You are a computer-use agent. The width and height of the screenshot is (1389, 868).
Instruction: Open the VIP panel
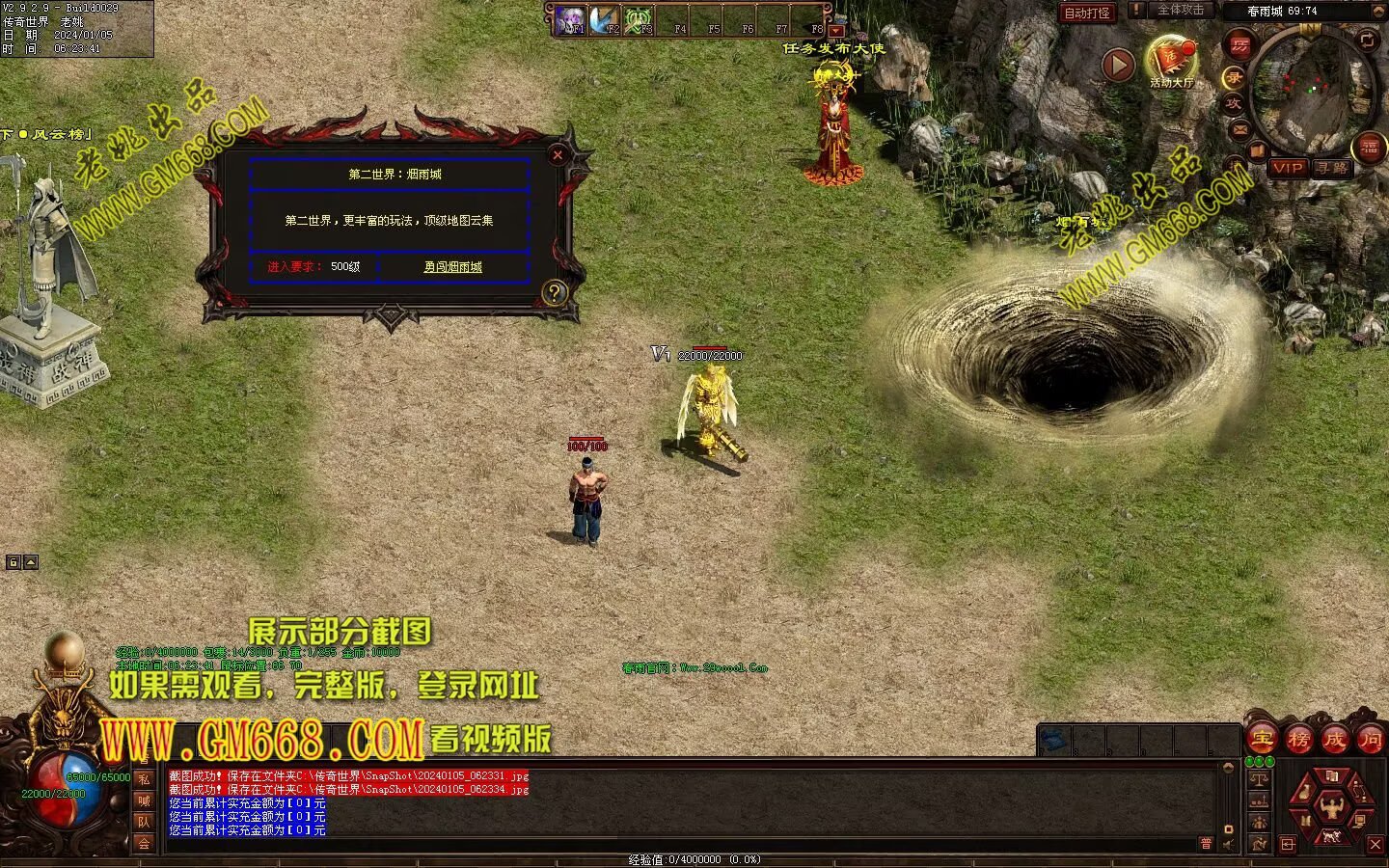(x=1287, y=168)
